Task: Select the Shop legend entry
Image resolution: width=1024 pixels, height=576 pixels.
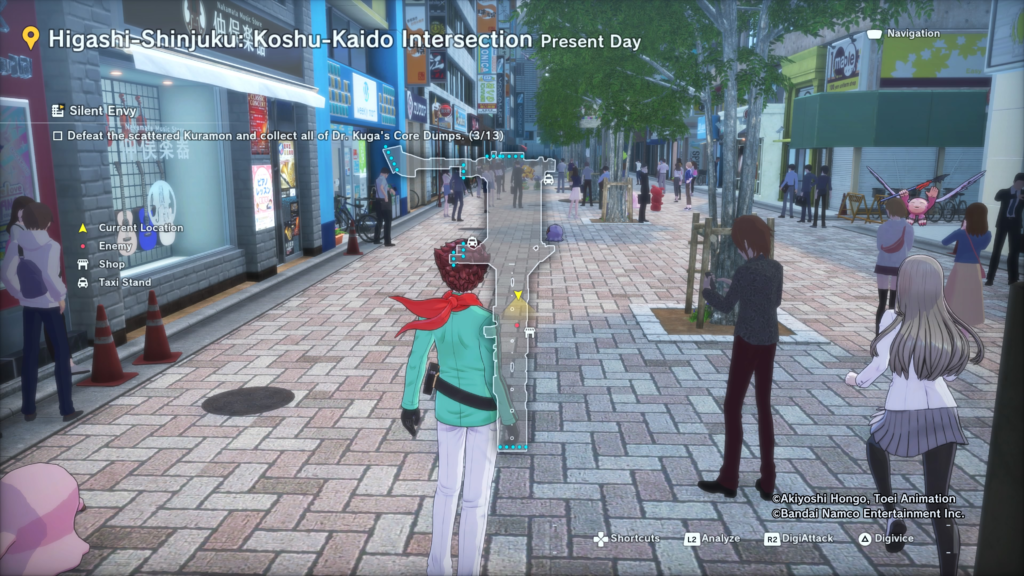Action: (x=110, y=264)
